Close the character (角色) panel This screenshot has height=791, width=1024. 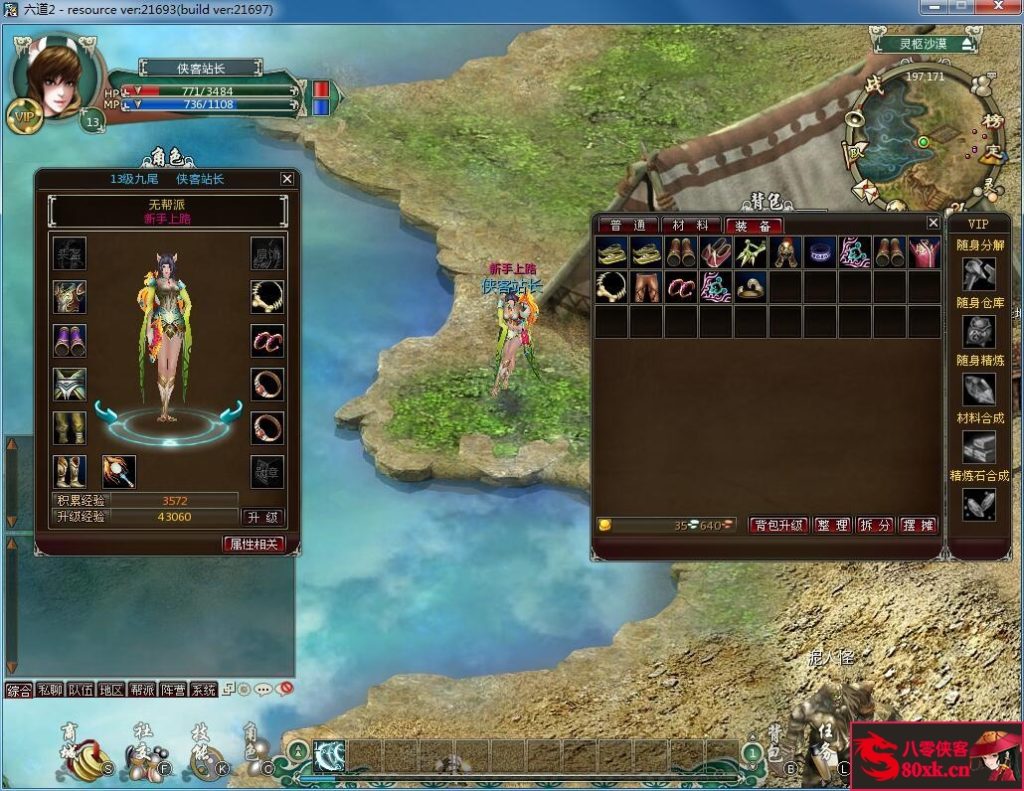click(287, 179)
